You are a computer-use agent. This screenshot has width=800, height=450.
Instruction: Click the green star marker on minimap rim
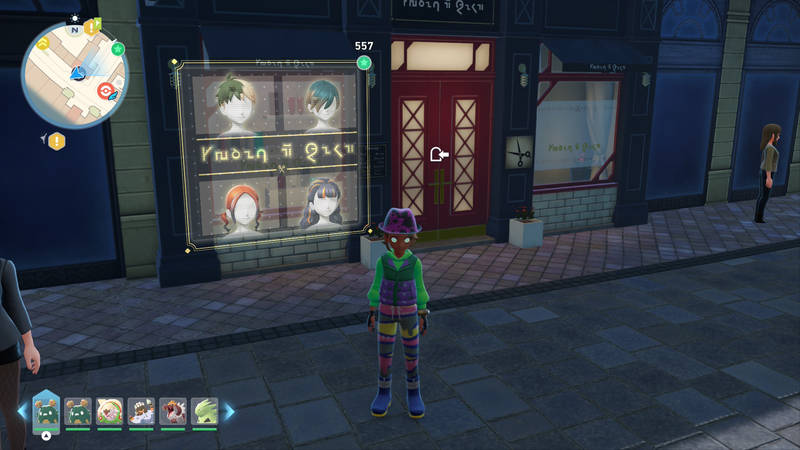pos(119,48)
